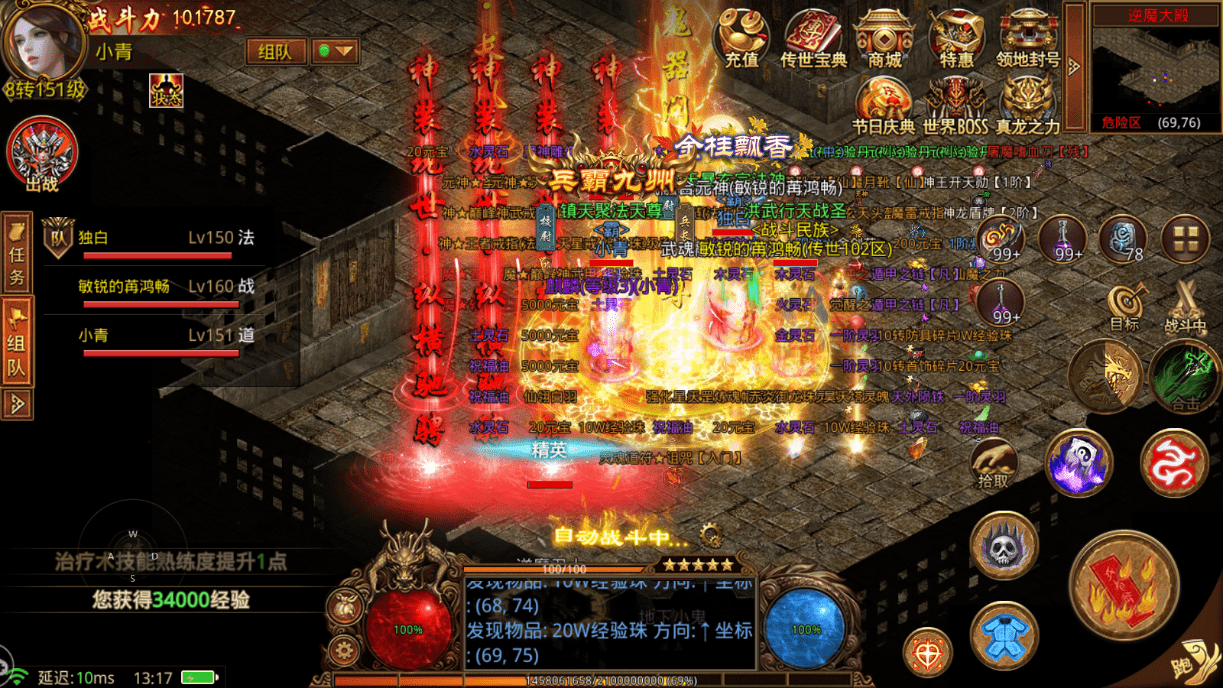Click the 目标 target button
The image size is (1223, 688).
1124,307
